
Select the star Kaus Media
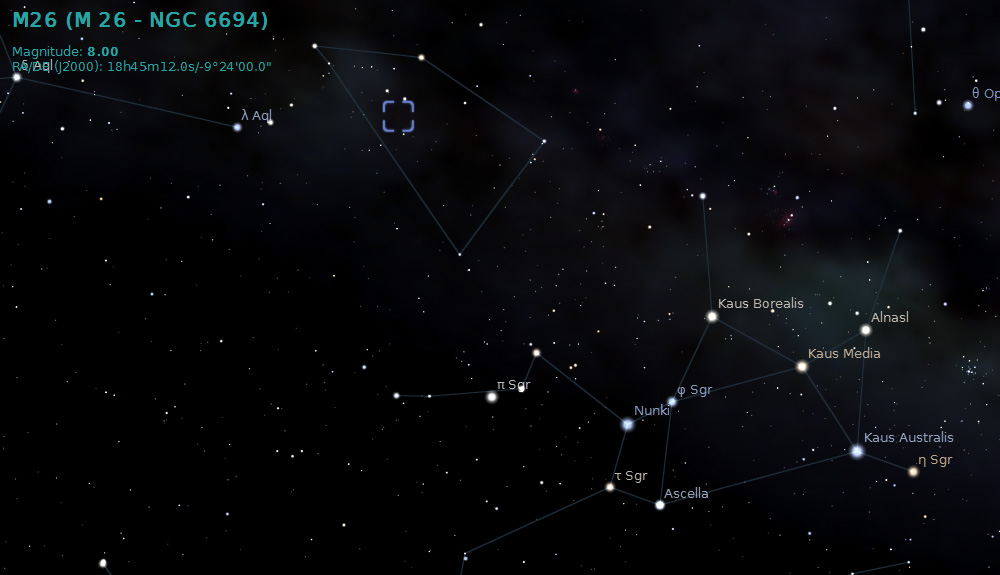[802, 367]
